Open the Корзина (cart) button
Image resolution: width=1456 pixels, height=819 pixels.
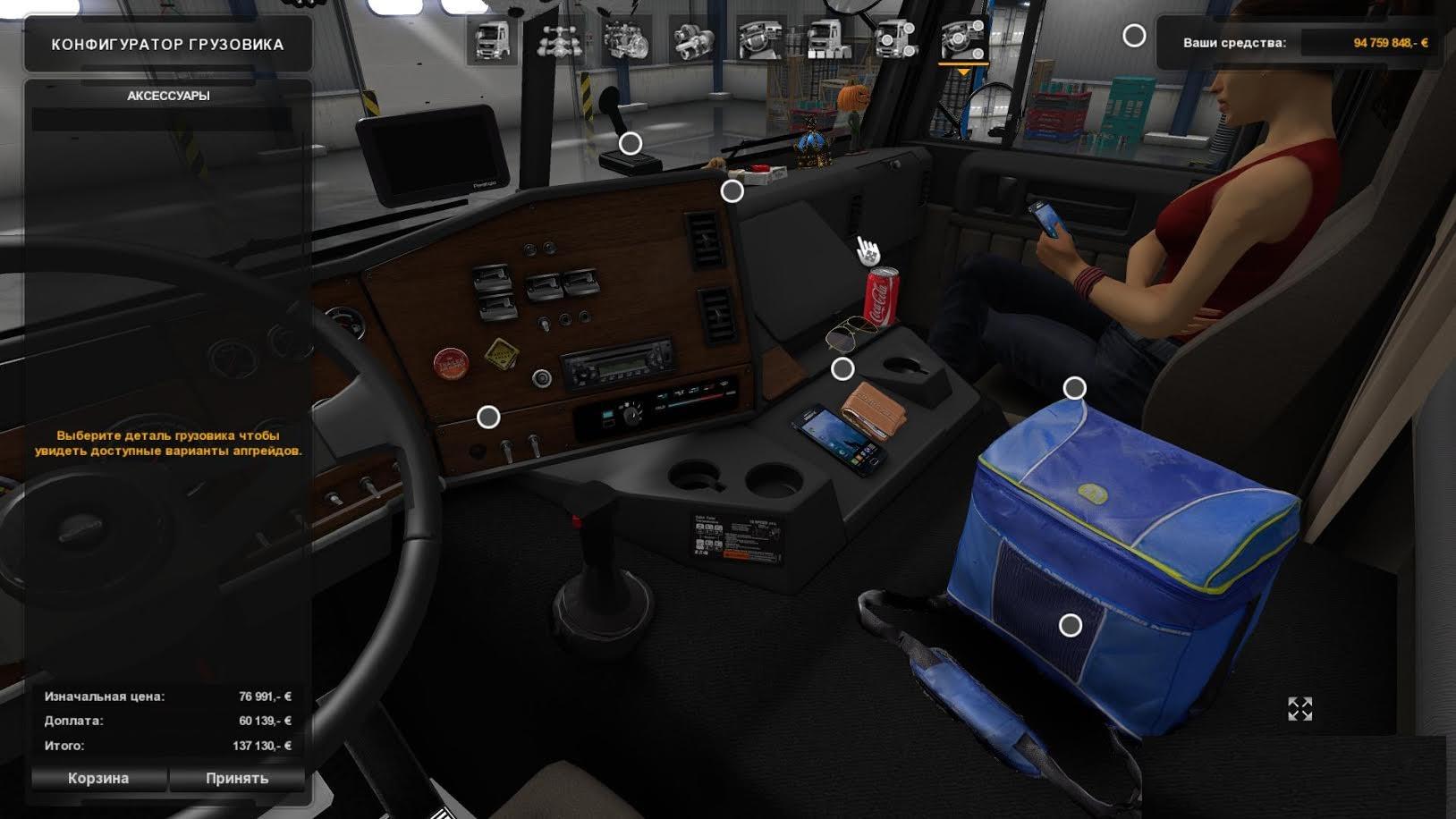pyautogui.click(x=98, y=778)
